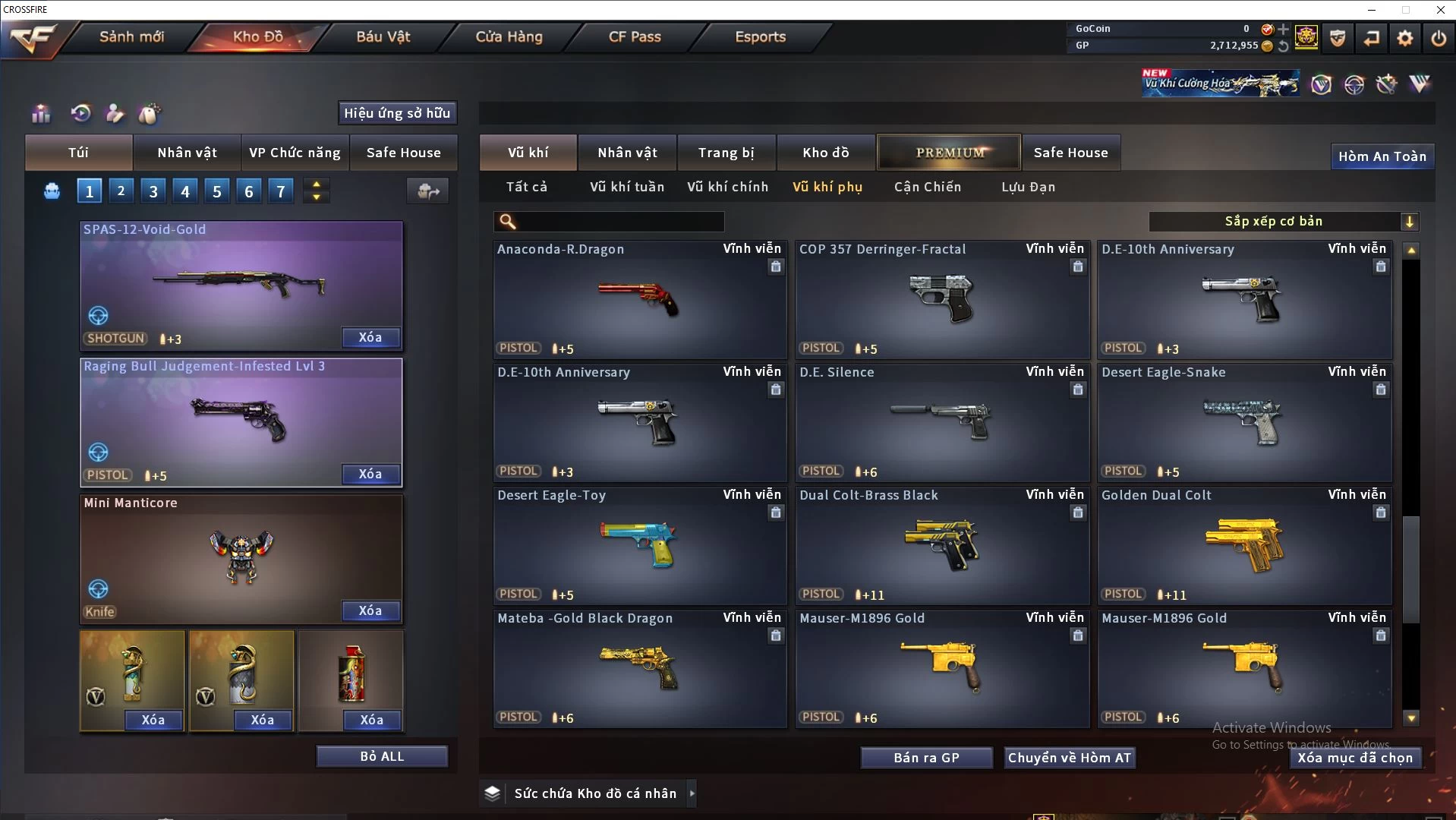Pick the Golden Dual Colt item
Screen dimensions: 1456x820
(1244, 546)
